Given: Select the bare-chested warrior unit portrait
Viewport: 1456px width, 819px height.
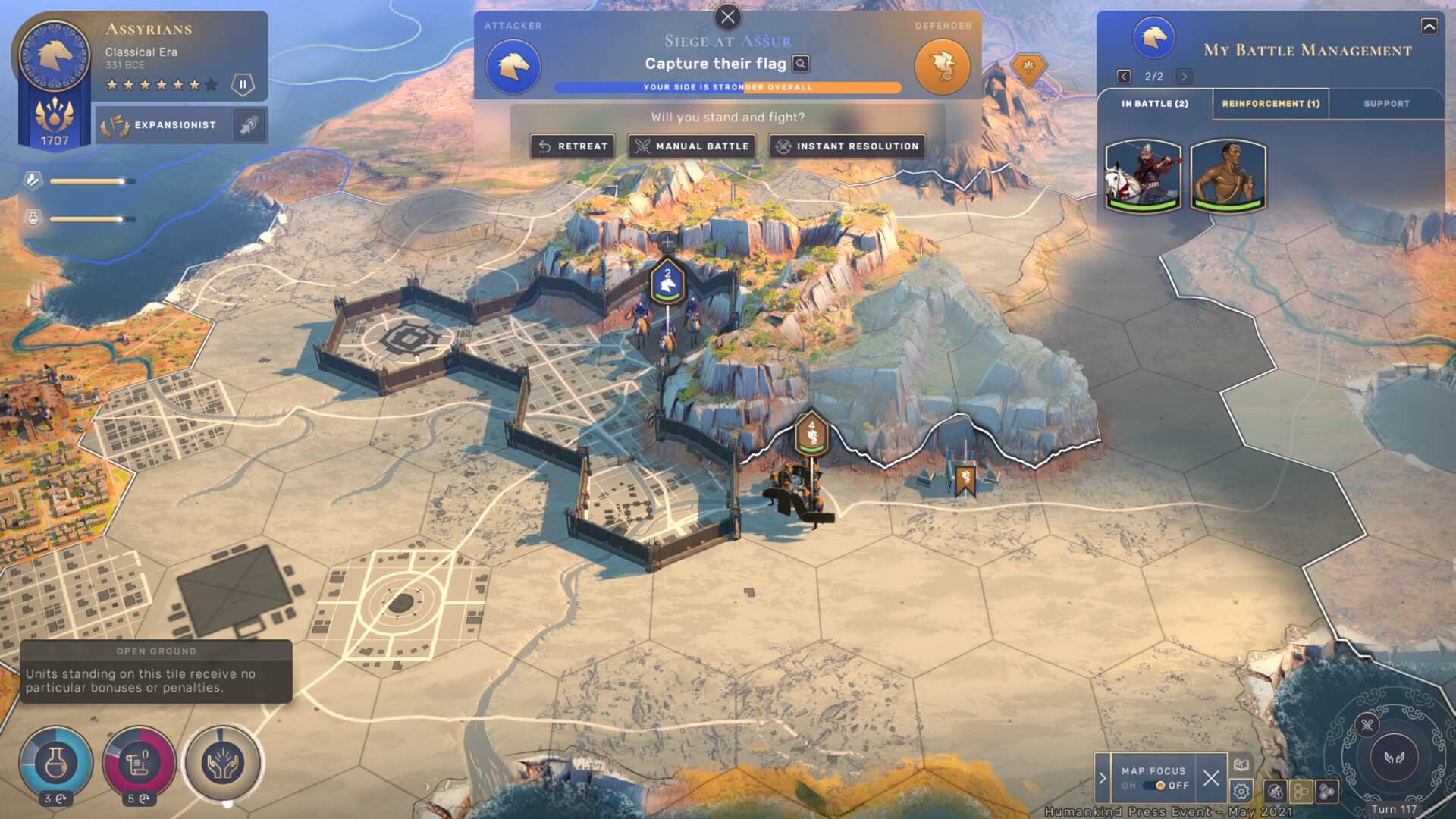Looking at the screenshot, I should click(x=1228, y=176).
